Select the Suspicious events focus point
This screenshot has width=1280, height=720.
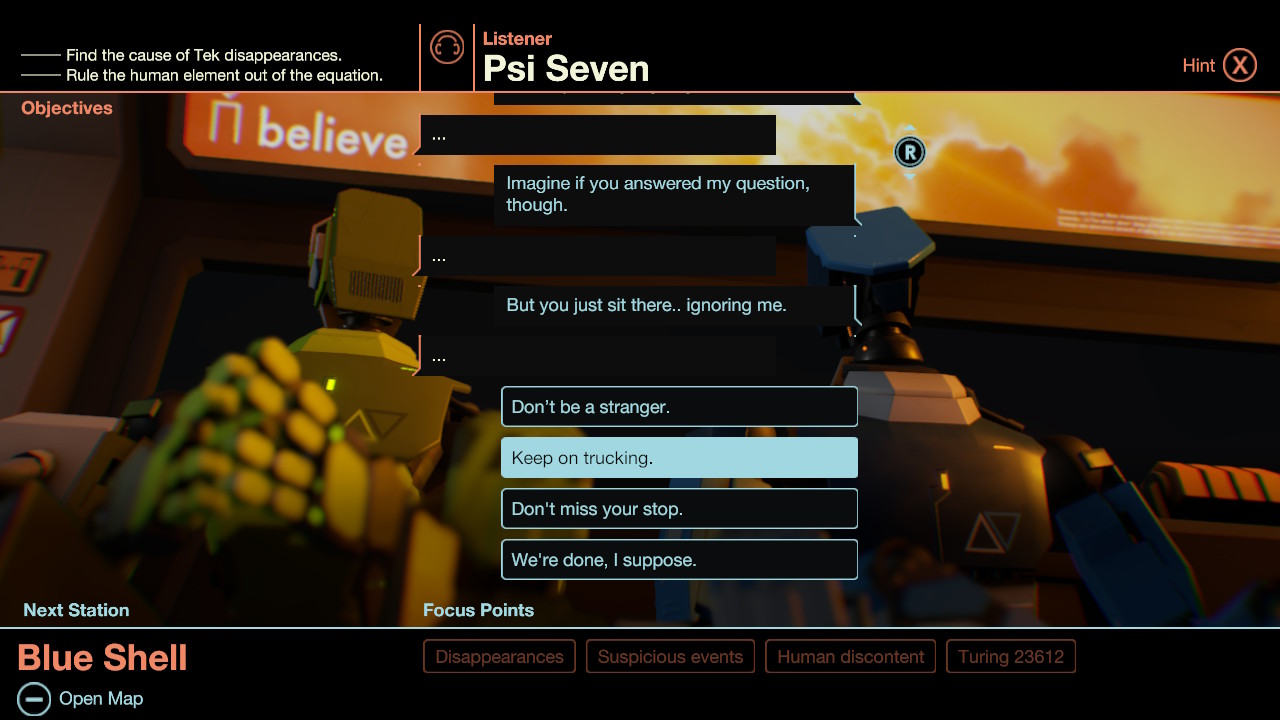670,656
